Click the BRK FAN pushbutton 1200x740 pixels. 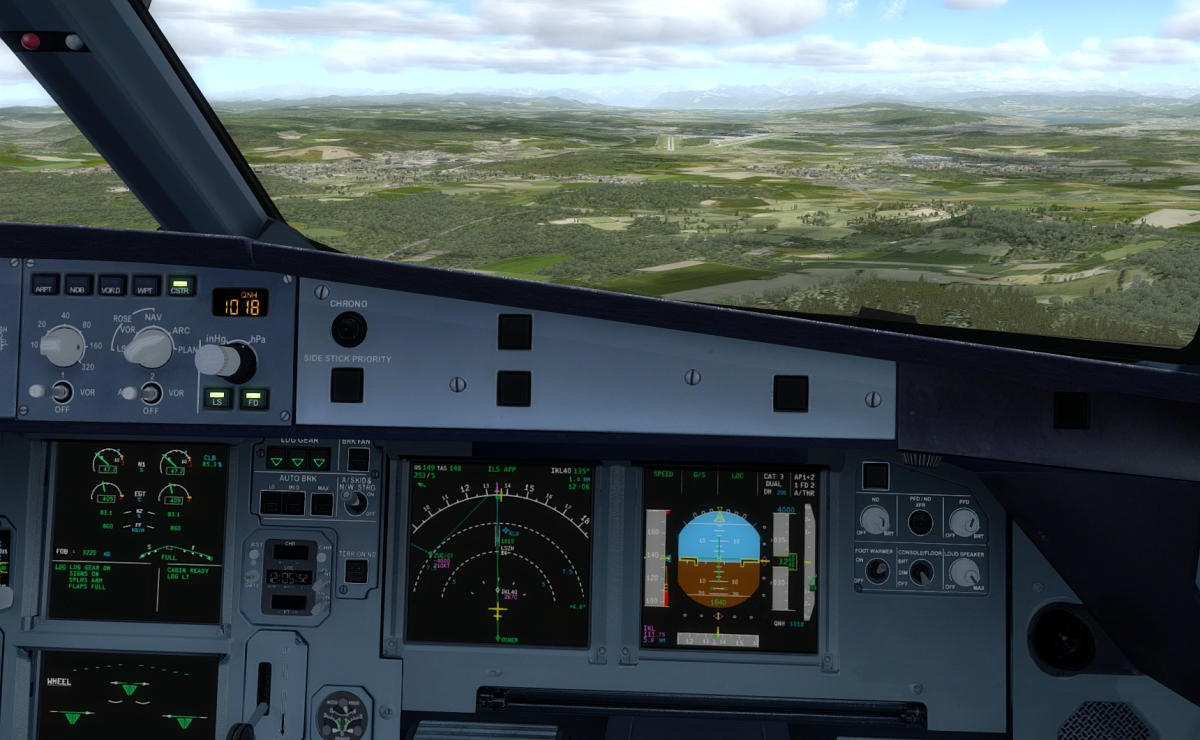(x=358, y=459)
